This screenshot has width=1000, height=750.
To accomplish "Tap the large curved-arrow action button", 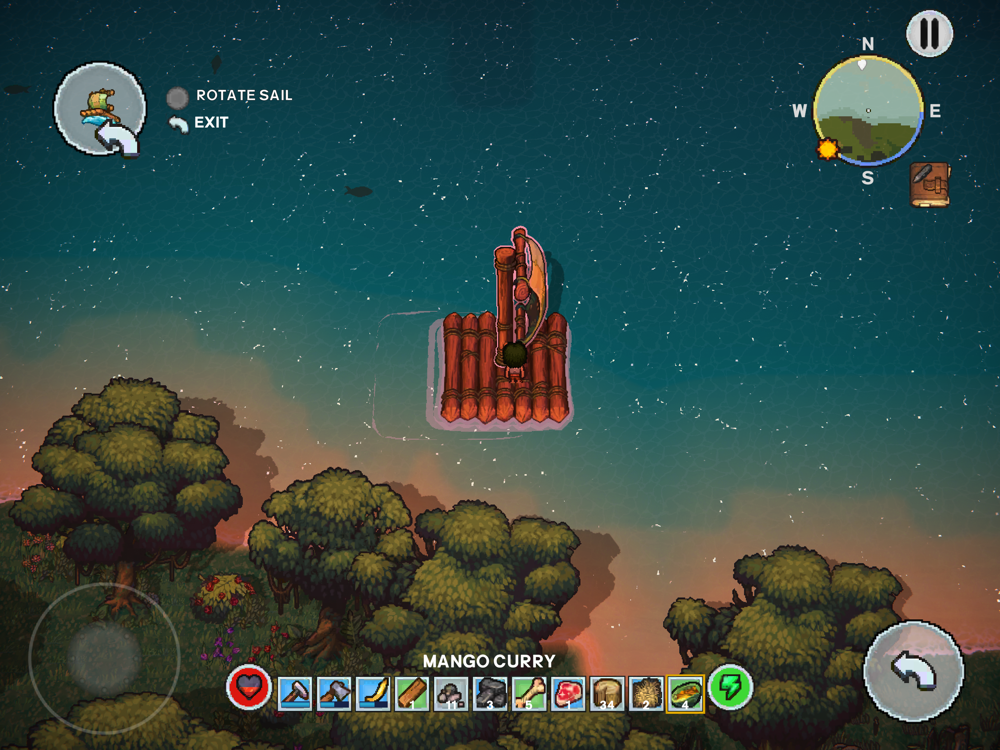I will click(x=913, y=671).
